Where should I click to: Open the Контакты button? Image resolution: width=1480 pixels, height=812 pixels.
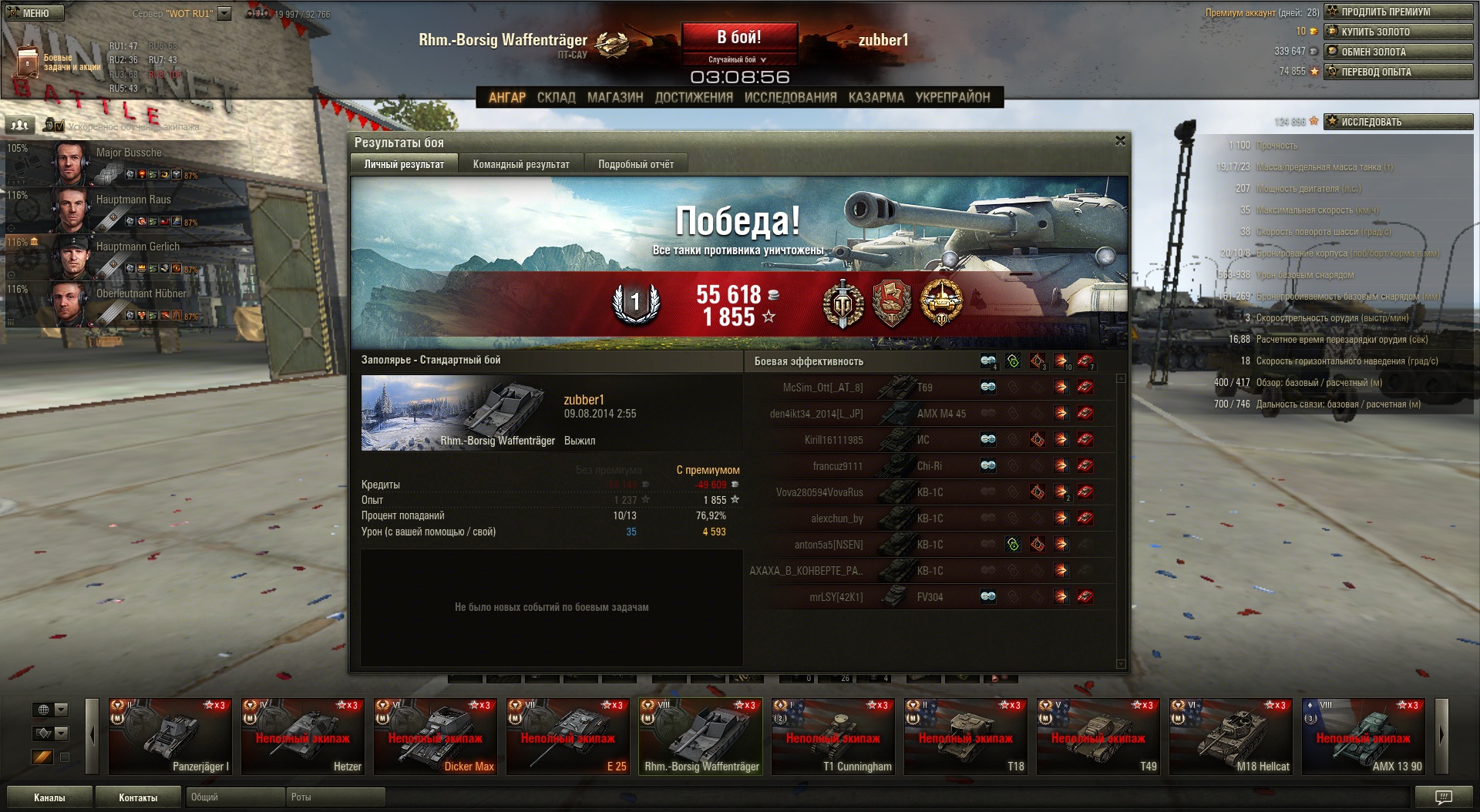(x=138, y=797)
